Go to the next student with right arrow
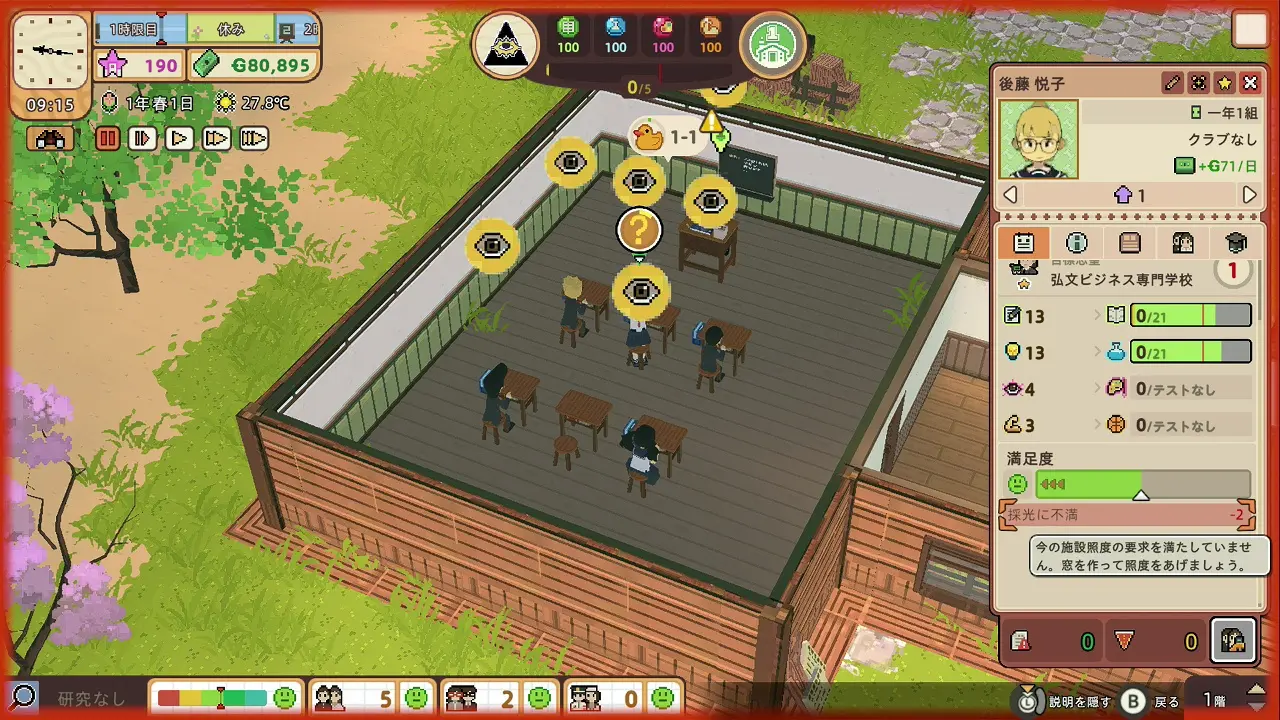The height and width of the screenshot is (720, 1280). pos(1249,195)
